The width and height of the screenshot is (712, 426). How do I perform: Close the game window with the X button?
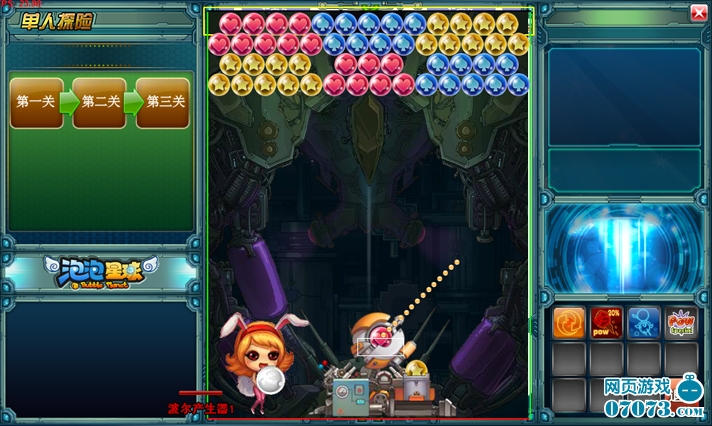click(x=697, y=12)
